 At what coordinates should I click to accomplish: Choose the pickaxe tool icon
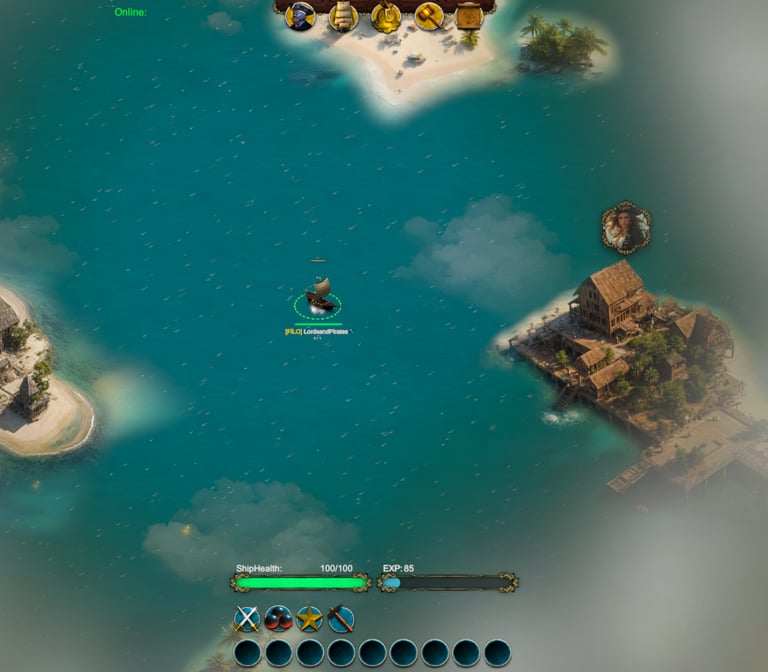click(341, 619)
